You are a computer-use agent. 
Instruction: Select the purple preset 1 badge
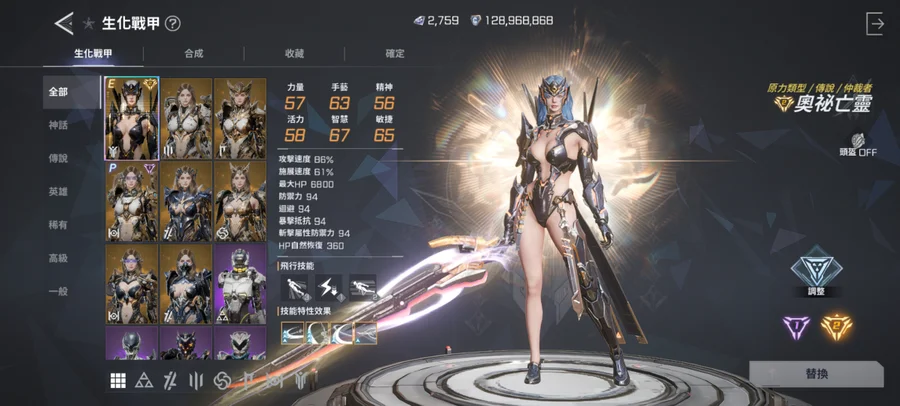pos(797,325)
